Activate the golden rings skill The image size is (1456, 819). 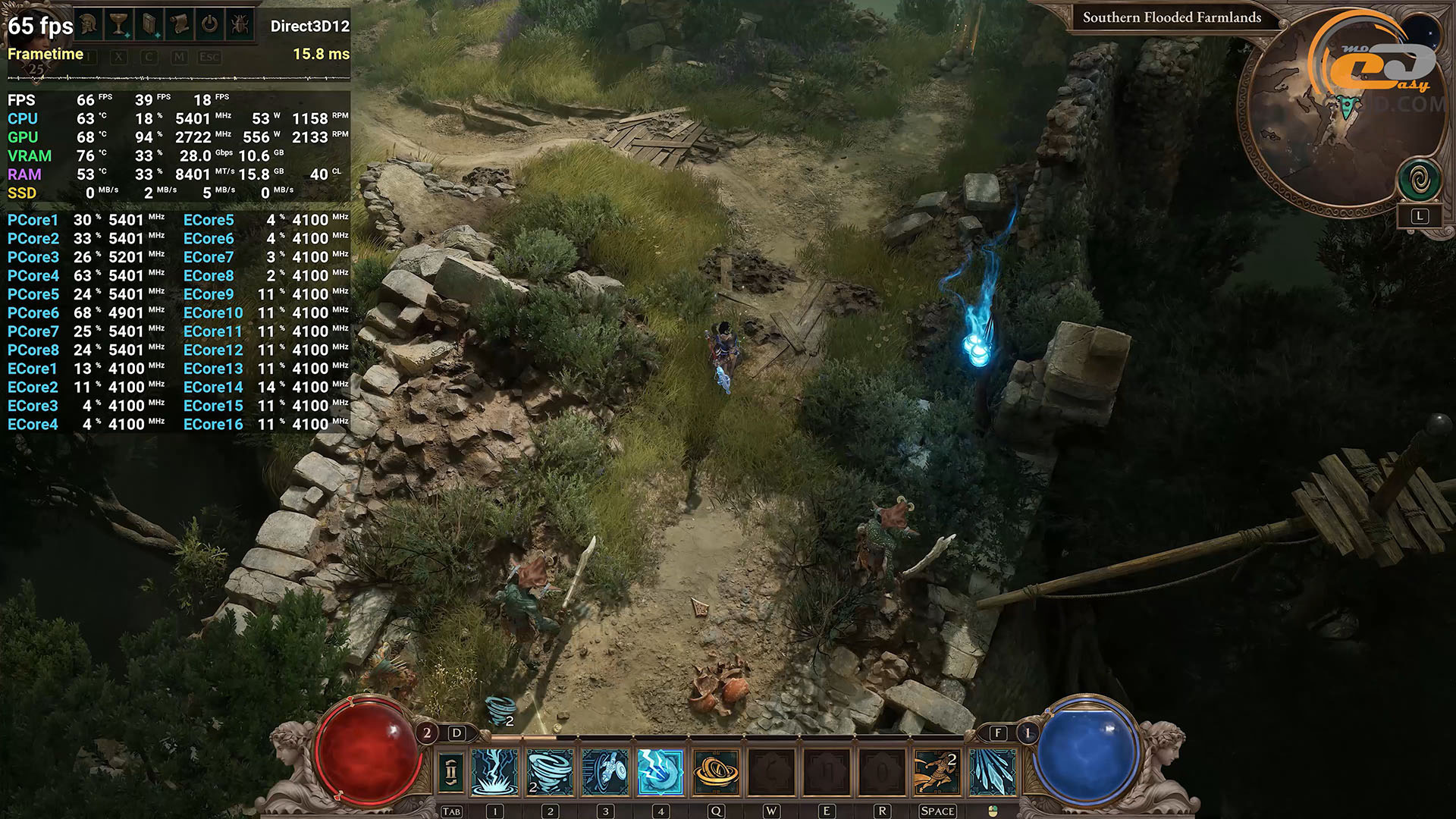[716, 772]
